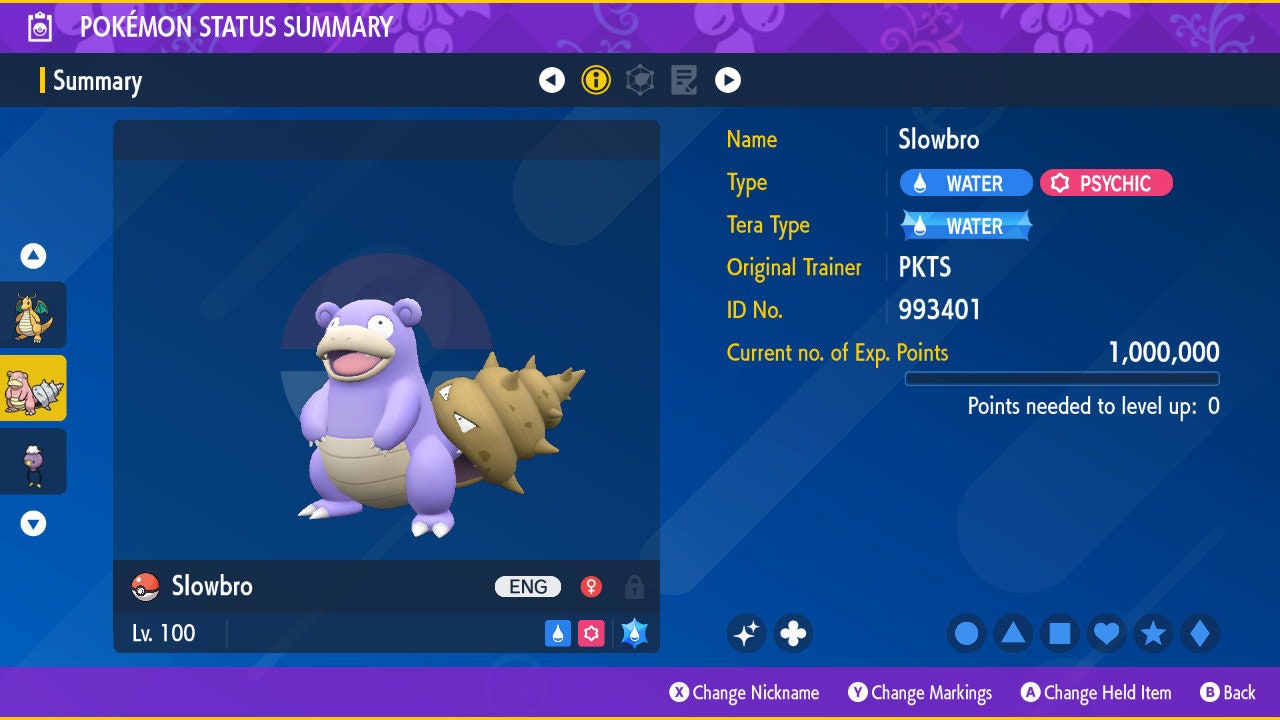This screenshot has width=1280, height=720.
Task: Toggle the heart marking
Action: (1106, 633)
